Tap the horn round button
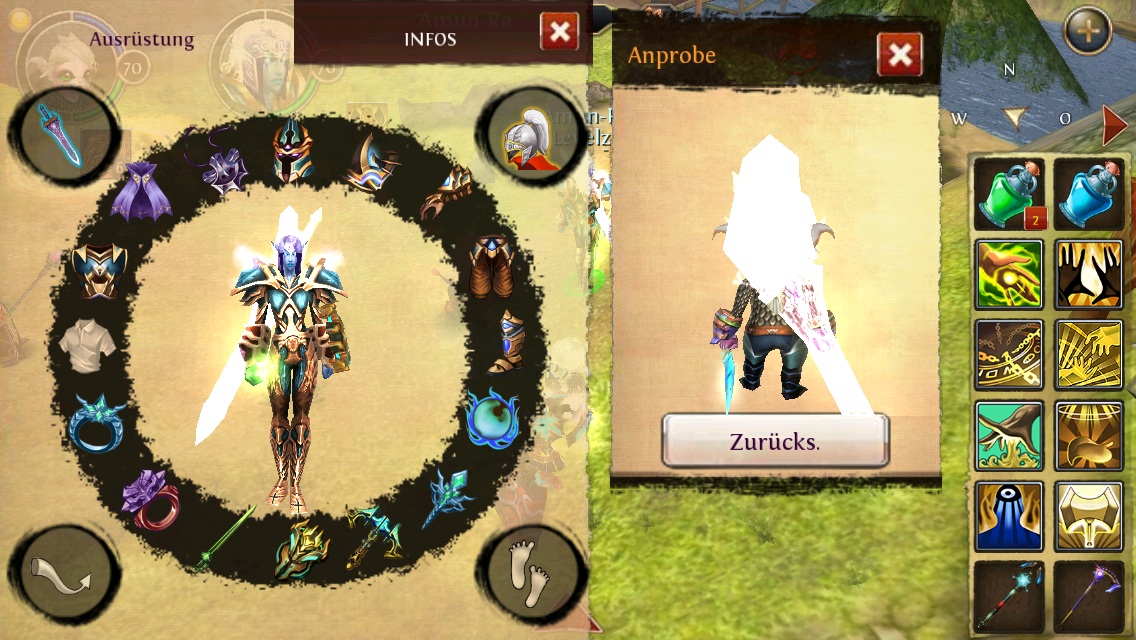1136x640 pixels. coord(66,573)
